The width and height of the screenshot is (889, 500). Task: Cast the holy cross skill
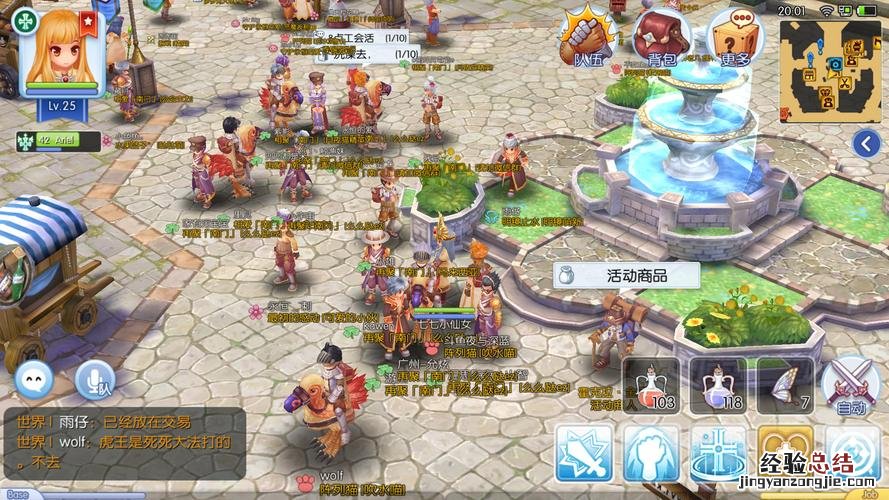pyautogui.click(x=718, y=453)
